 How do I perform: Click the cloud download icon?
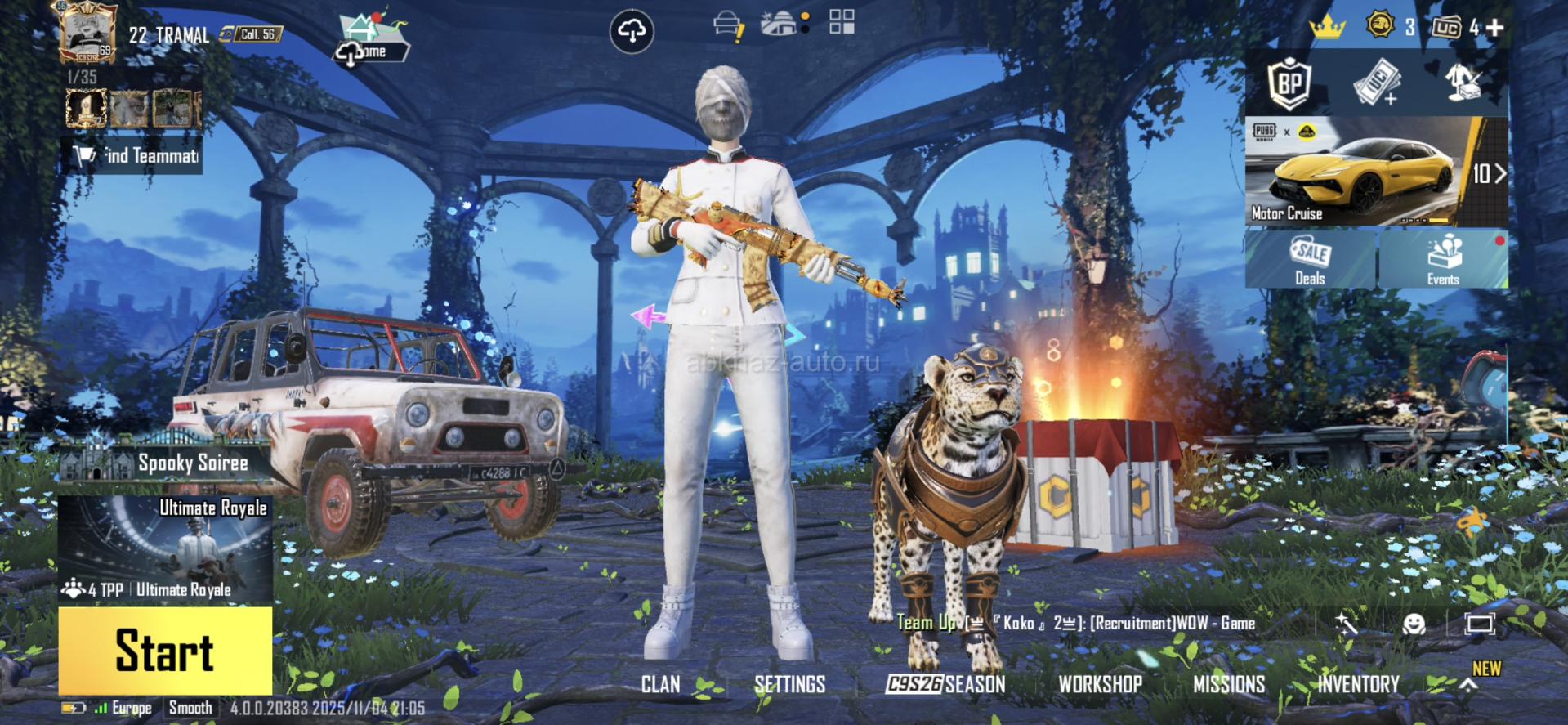[632, 31]
